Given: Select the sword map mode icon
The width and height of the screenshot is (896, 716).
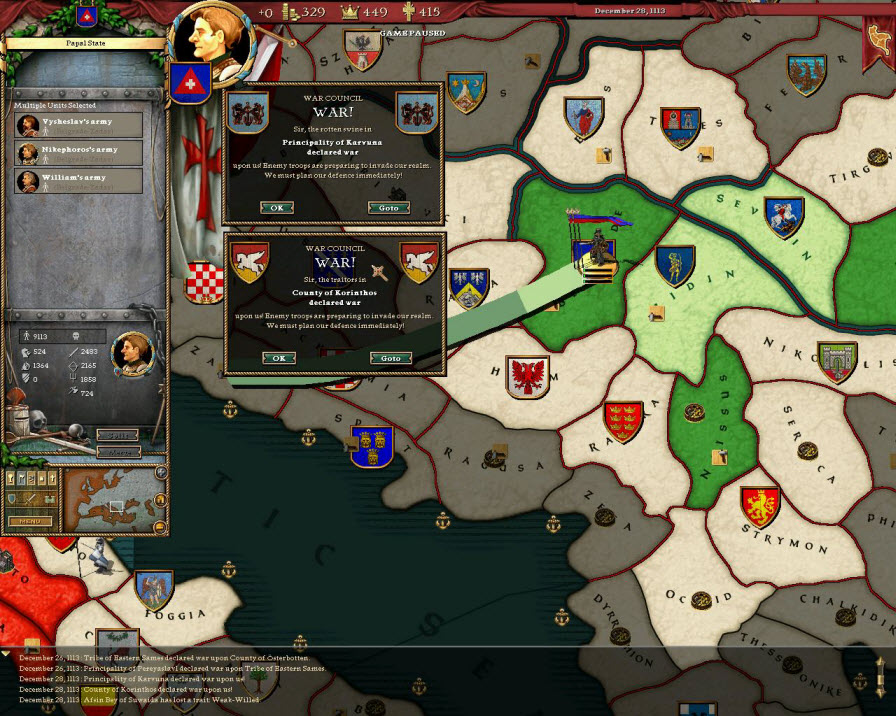Looking at the screenshot, I should (28, 499).
